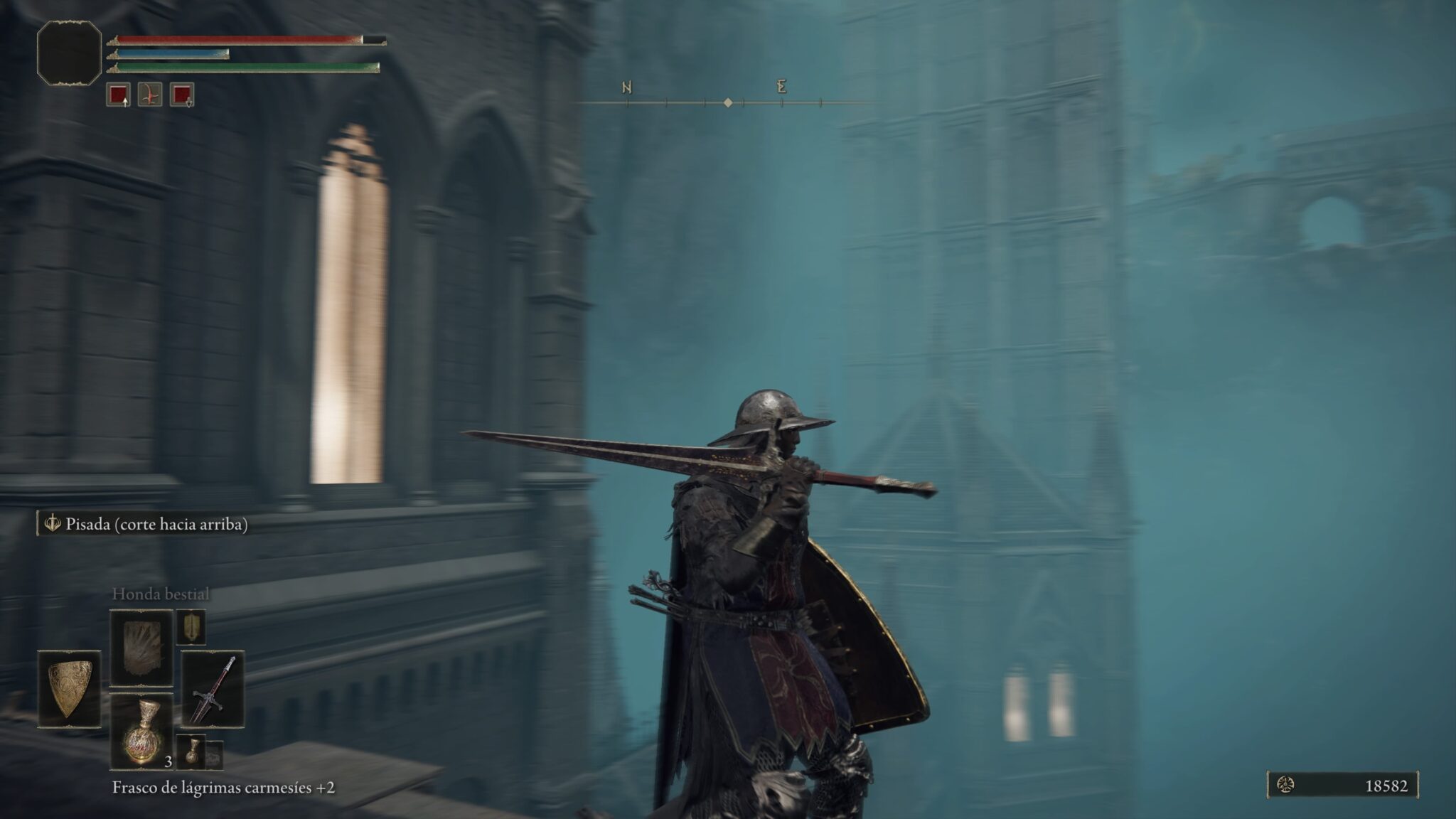The width and height of the screenshot is (1456, 819).
Task: Use the crimson tears flask slot
Action: [x=141, y=732]
